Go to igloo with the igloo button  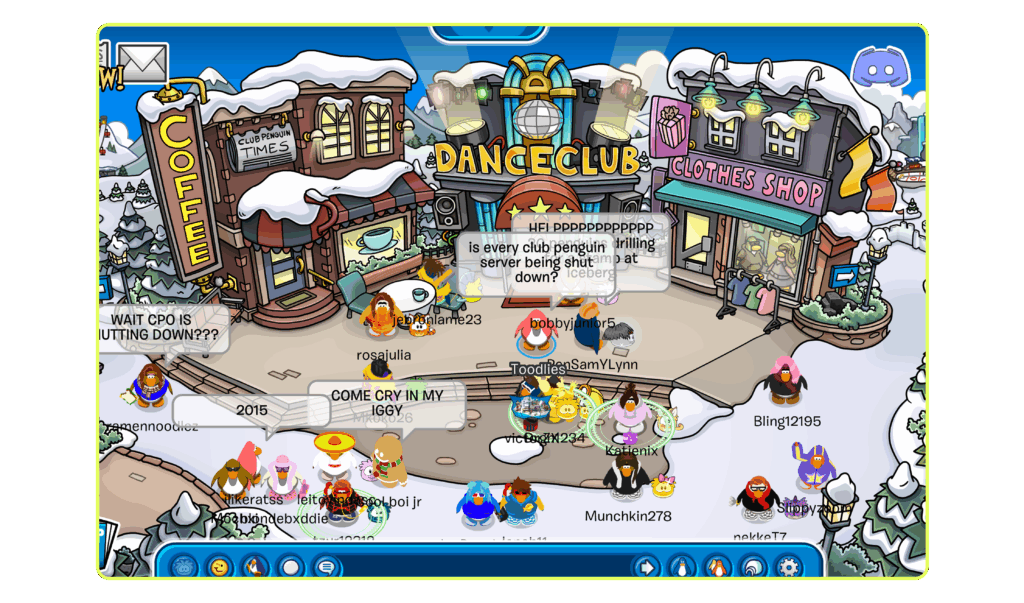coord(753,567)
